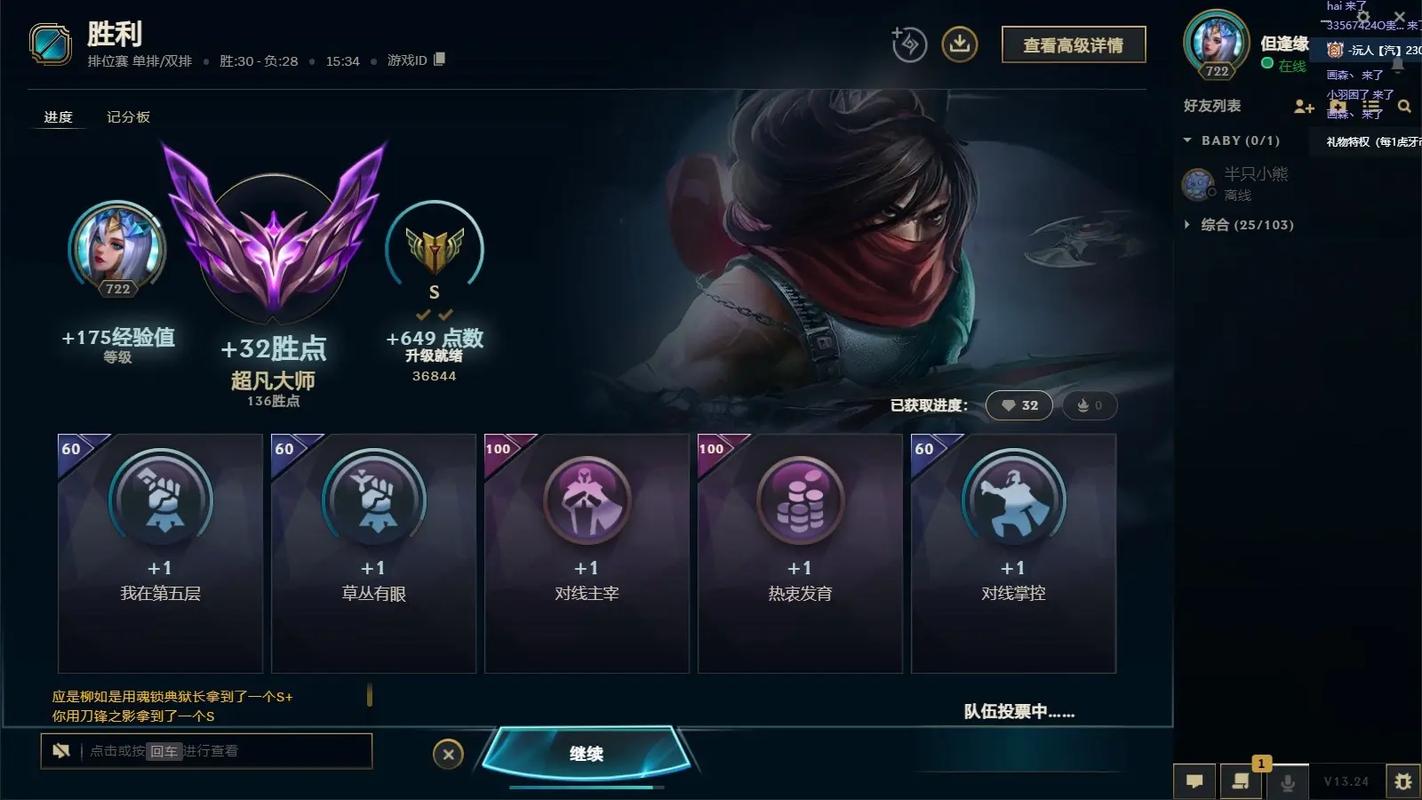
Task: Search the friends list with the magnifier
Action: coord(1404,106)
